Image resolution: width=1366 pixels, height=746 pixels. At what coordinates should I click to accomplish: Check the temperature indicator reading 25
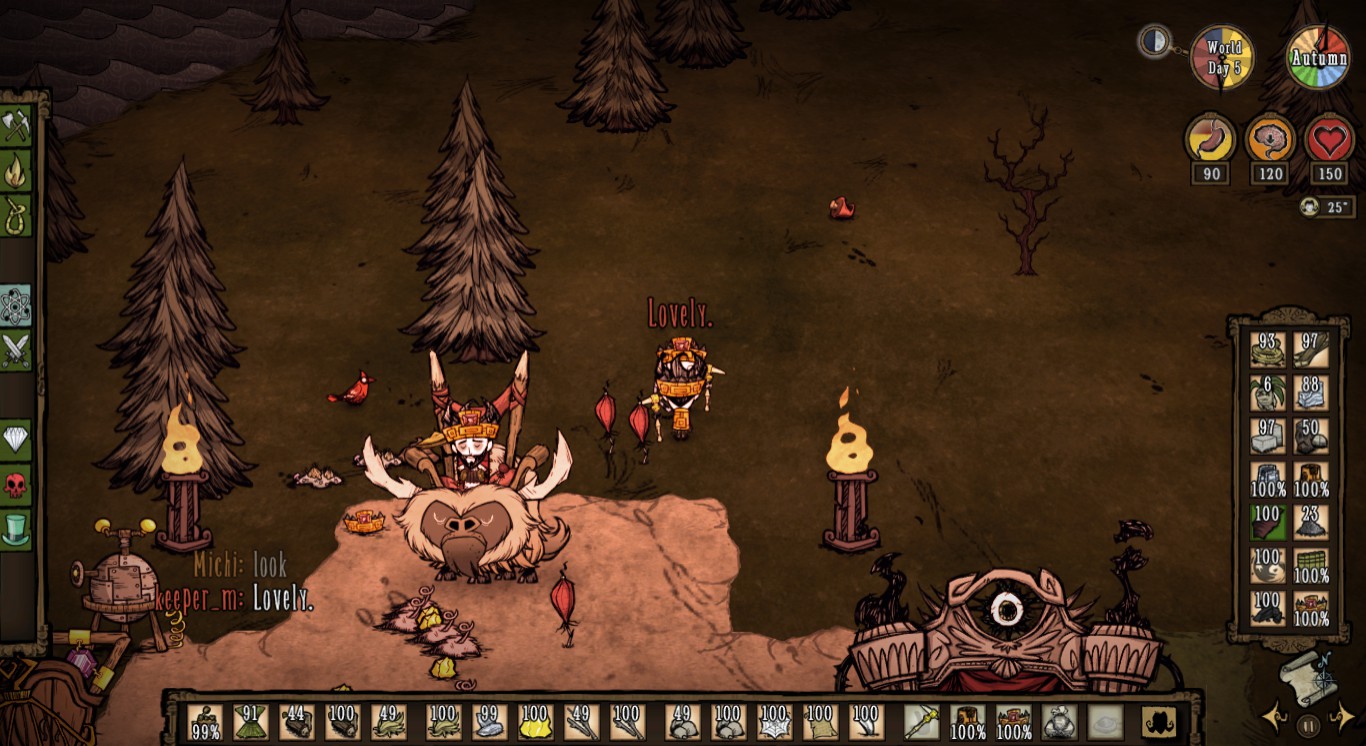(1327, 209)
